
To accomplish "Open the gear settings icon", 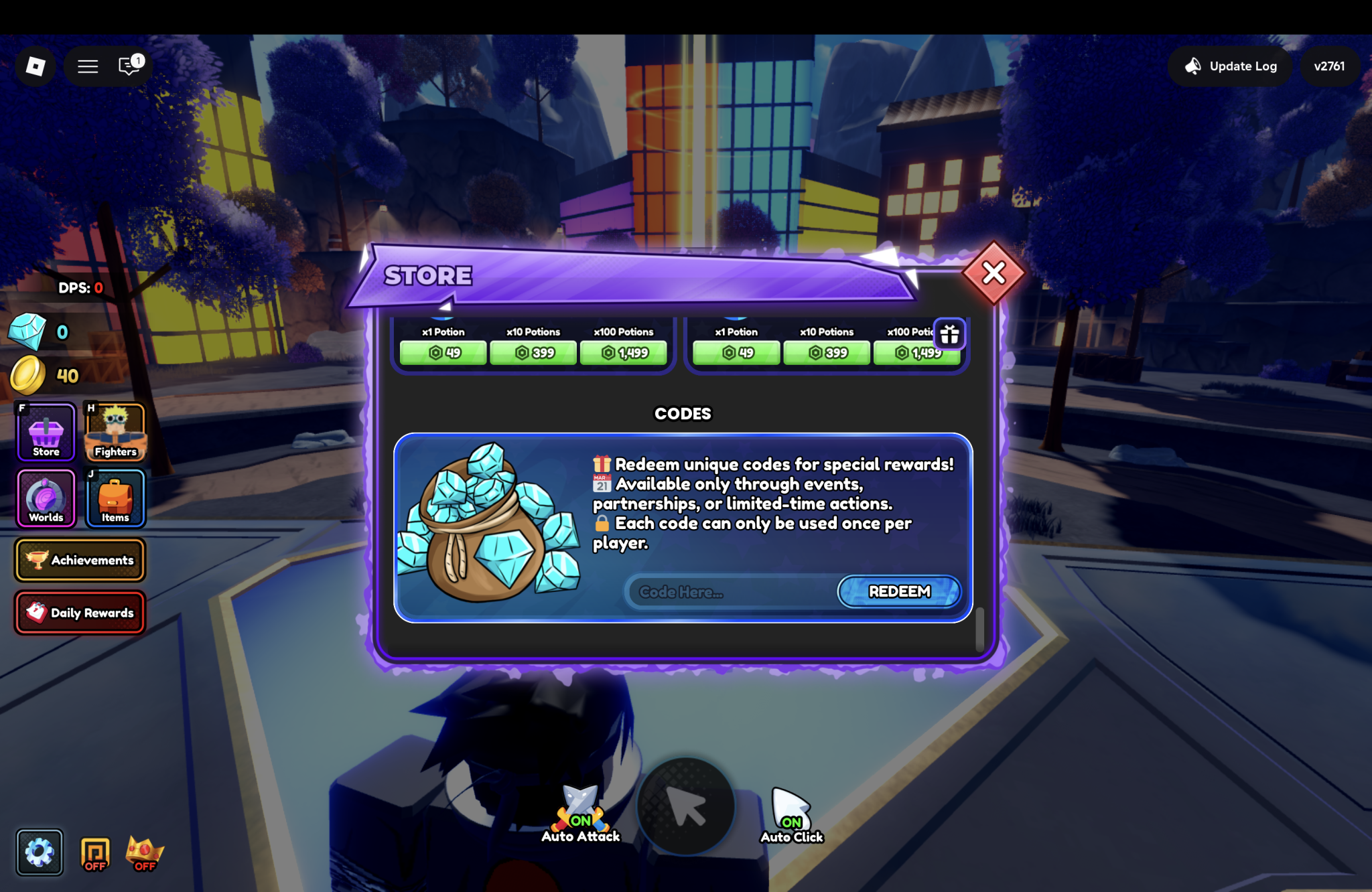I will (40, 852).
